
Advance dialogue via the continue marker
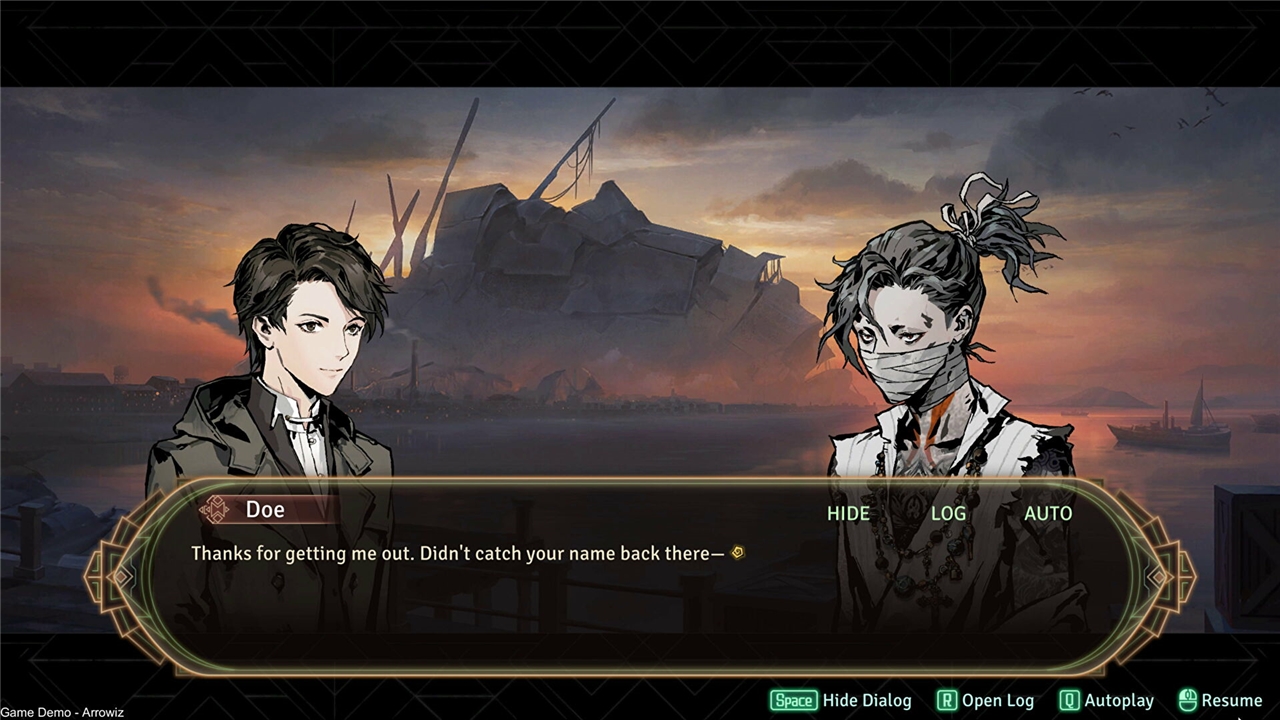[738, 552]
